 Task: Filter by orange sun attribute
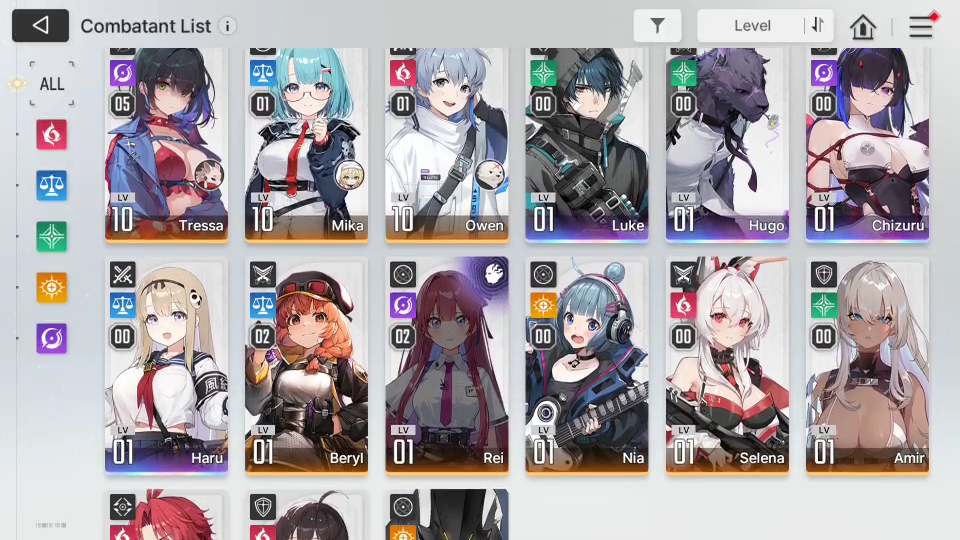point(51,287)
